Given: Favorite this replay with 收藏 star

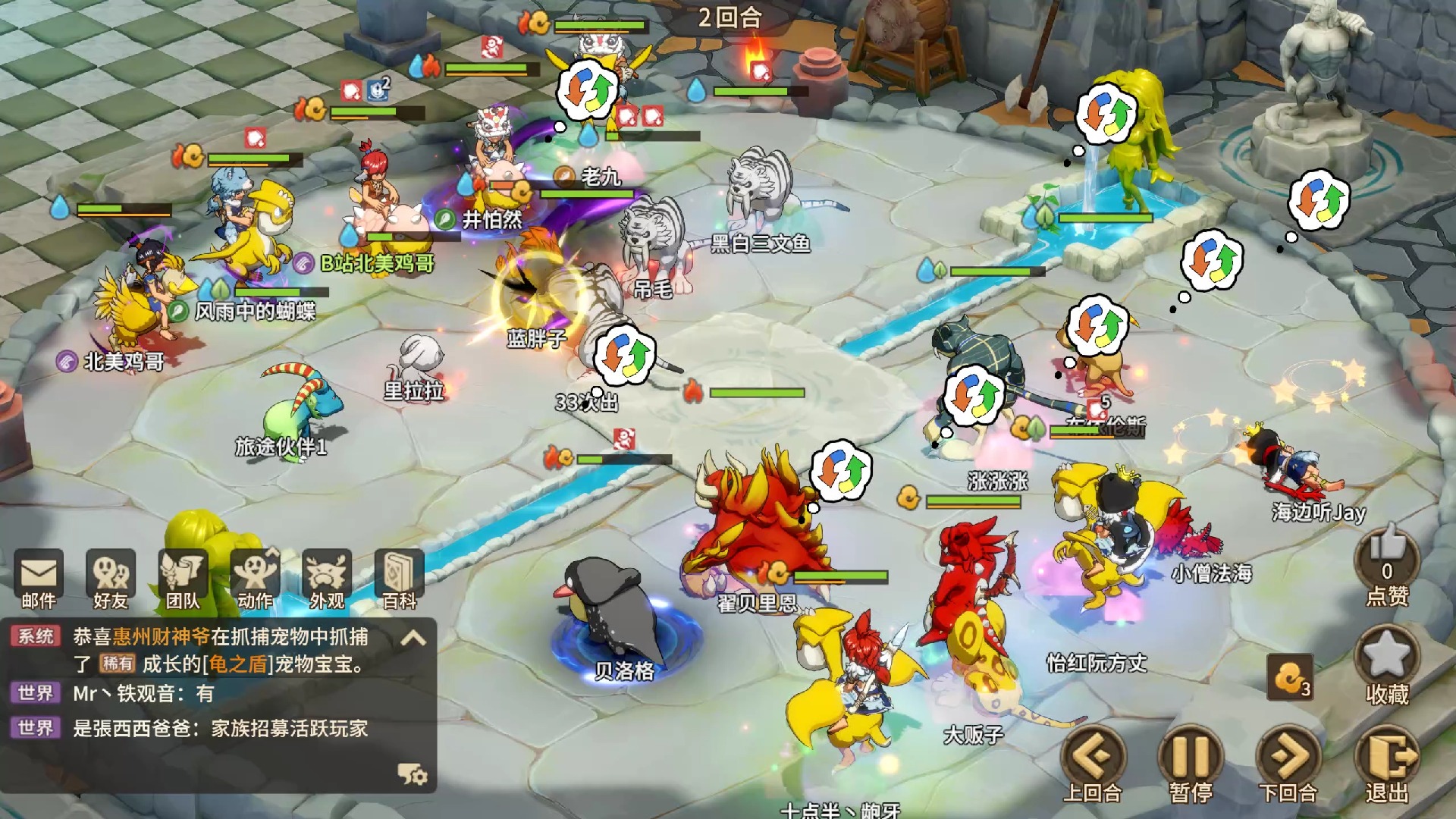Looking at the screenshot, I should 1387,665.
